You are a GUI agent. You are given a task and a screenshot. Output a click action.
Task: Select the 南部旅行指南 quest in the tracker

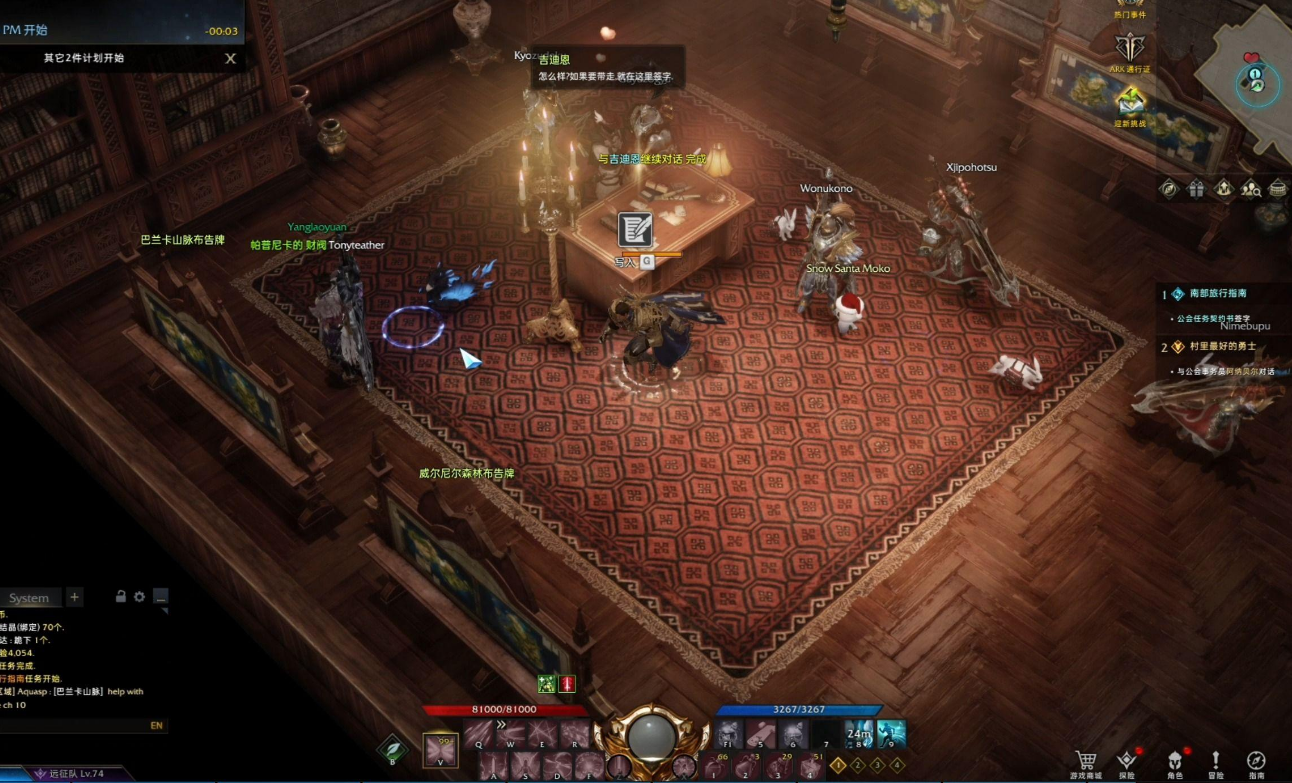click(1217, 294)
